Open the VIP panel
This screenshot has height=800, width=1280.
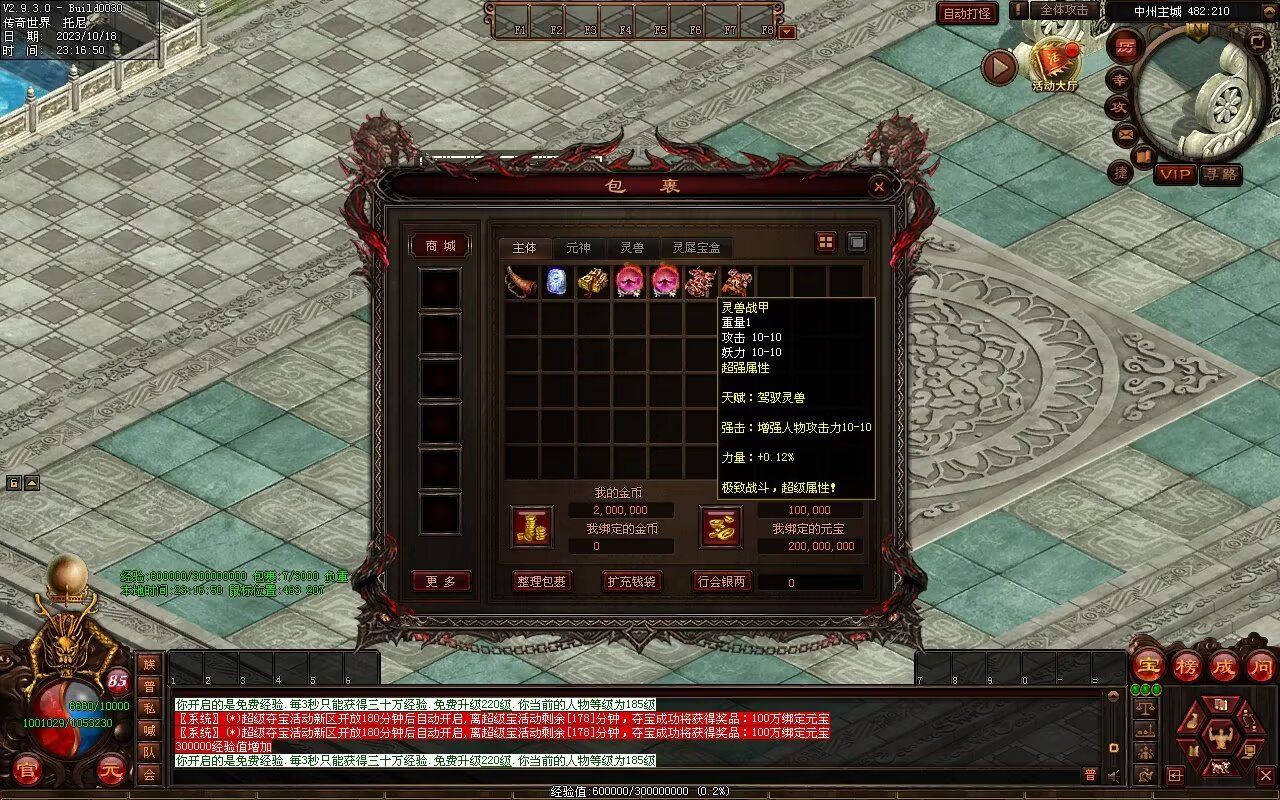pos(1175,174)
